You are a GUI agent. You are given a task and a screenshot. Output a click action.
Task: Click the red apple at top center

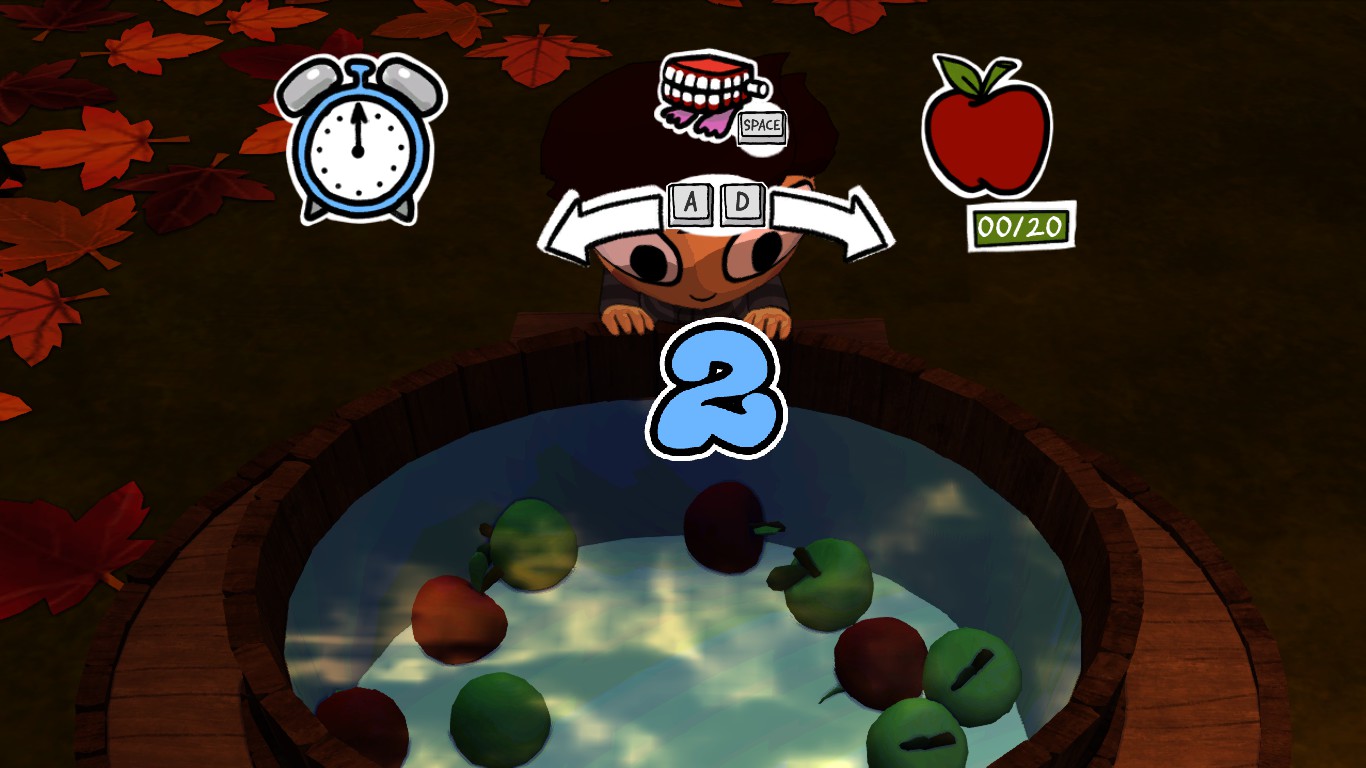(729, 528)
